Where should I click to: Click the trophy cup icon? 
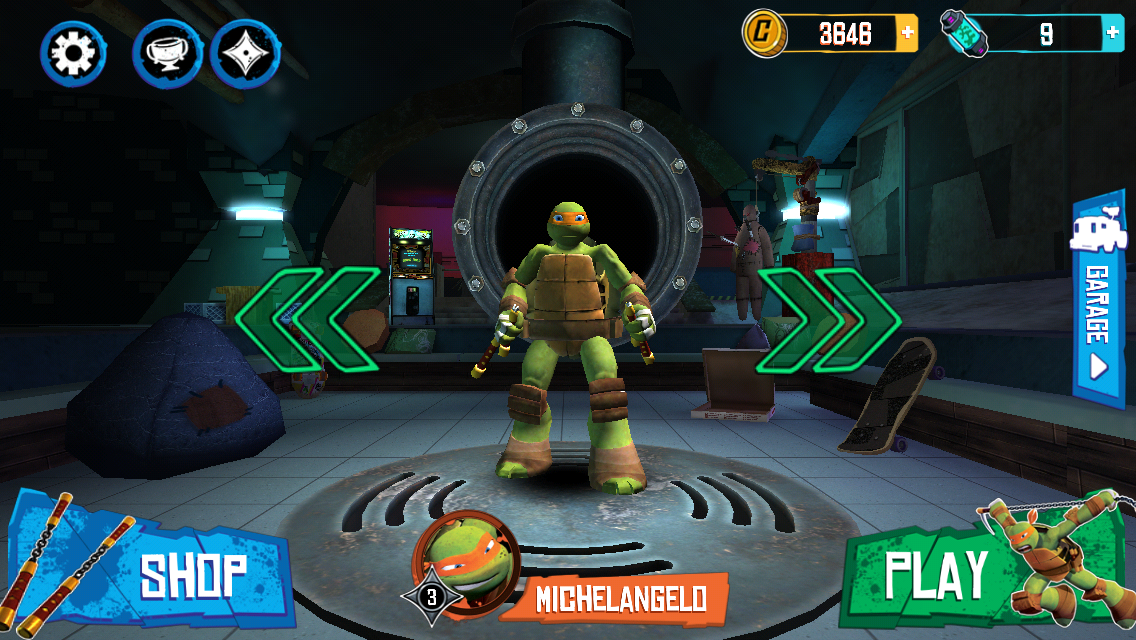click(166, 54)
